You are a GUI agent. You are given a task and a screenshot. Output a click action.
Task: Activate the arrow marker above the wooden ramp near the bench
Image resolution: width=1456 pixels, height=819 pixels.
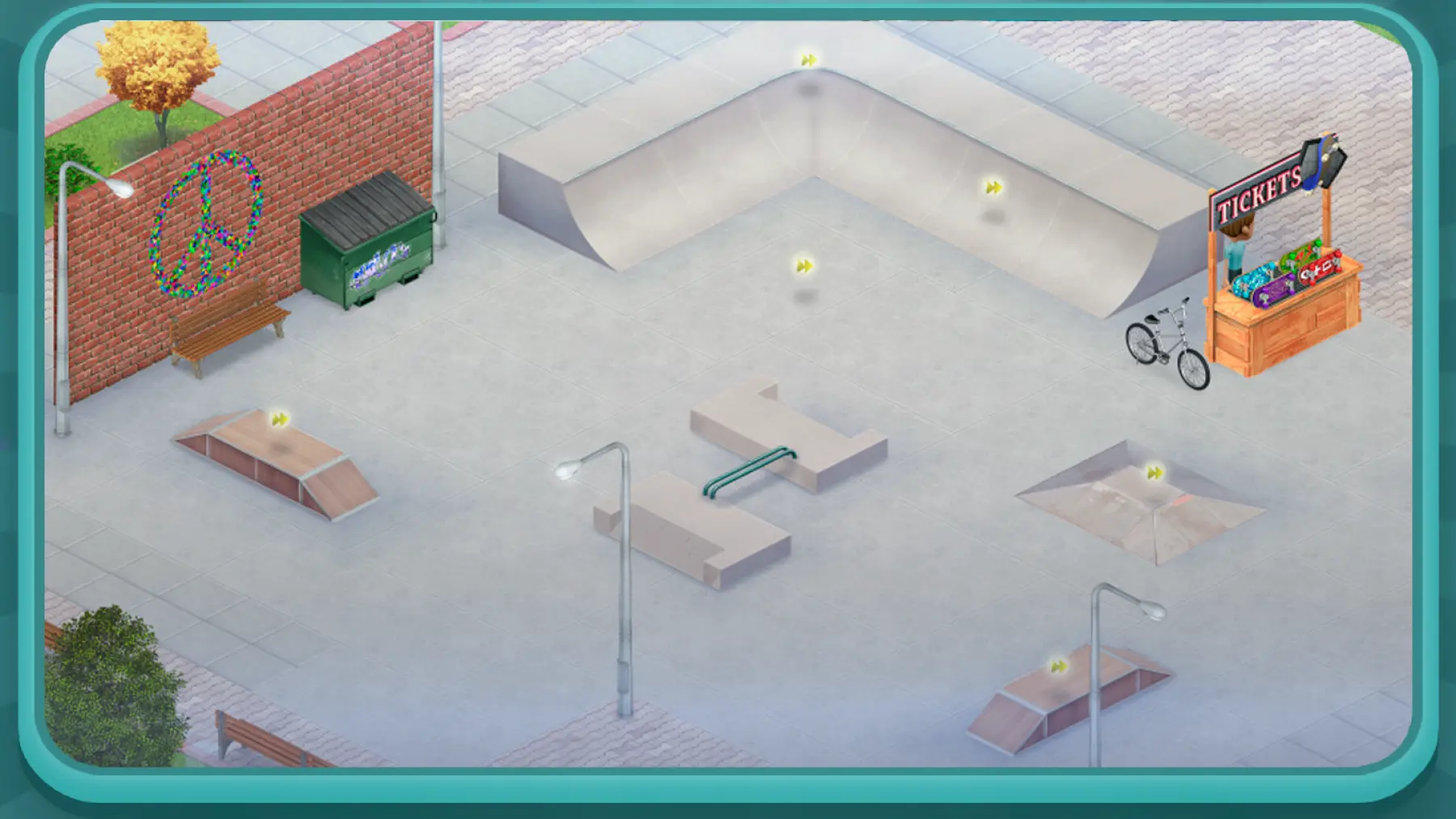280,420
